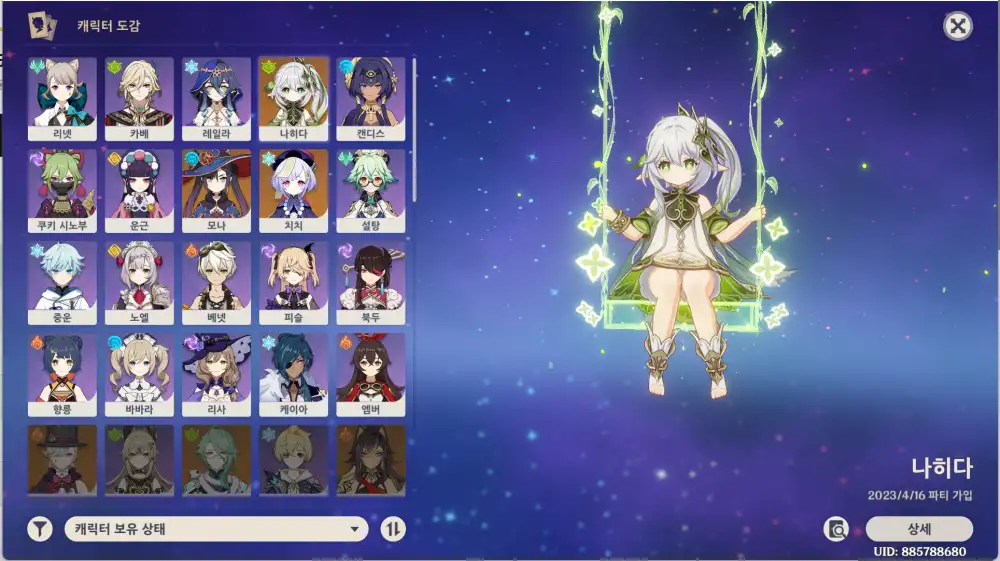Viewport: 1000px width, 561px height.
Task: Close the character archive screen
Action: point(958,26)
